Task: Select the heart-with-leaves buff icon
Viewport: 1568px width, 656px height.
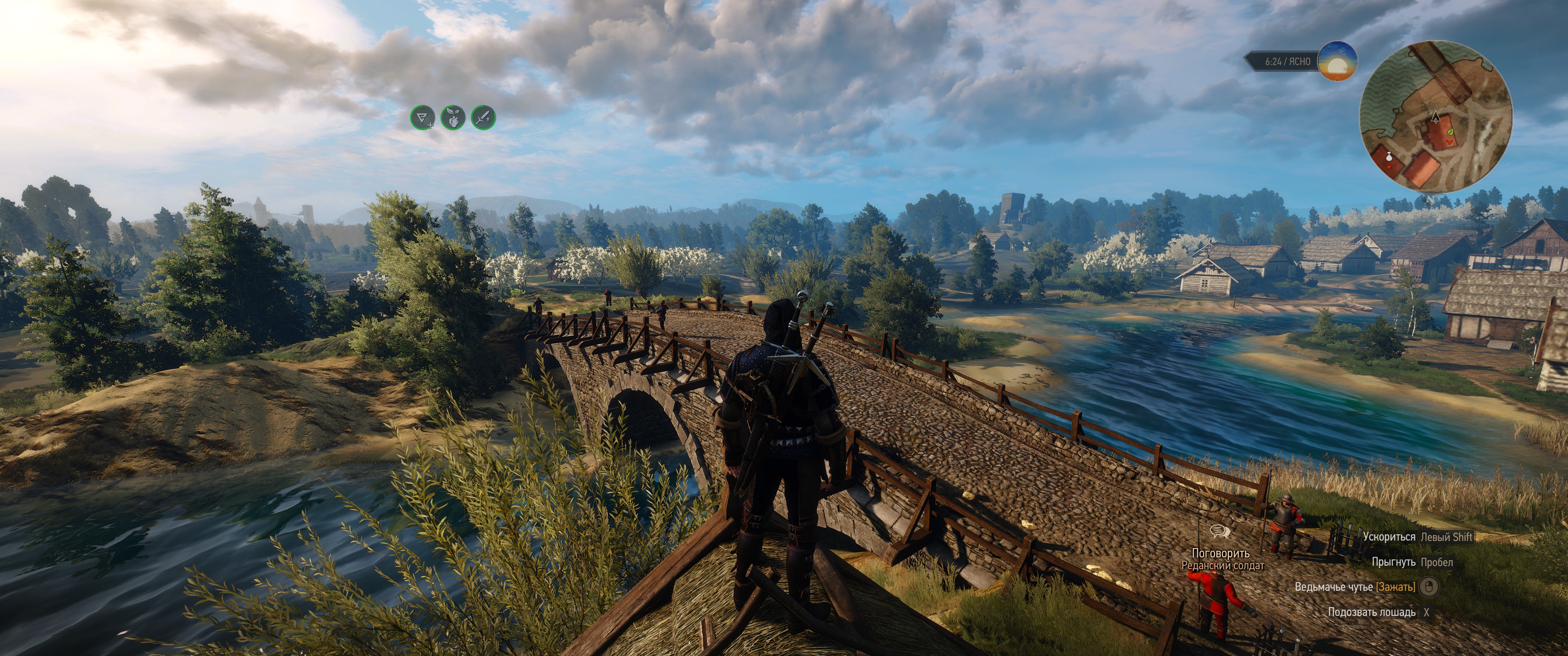Action: [453, 117]
